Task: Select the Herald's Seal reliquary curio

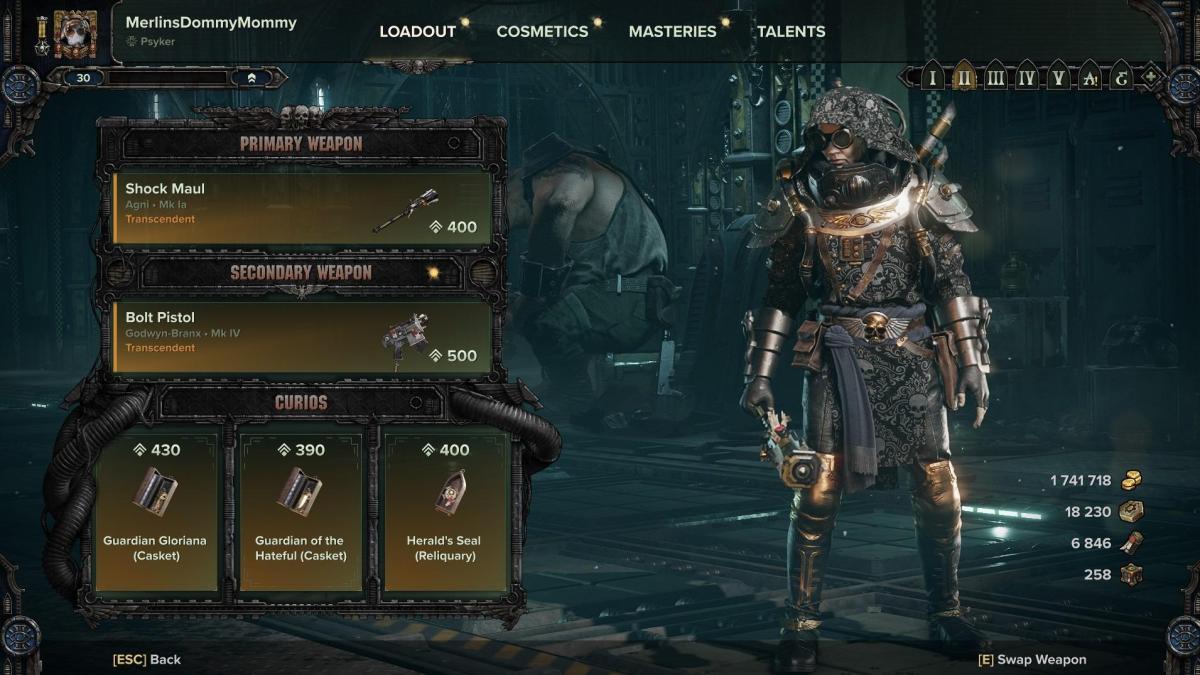Action: coord(443,510)
